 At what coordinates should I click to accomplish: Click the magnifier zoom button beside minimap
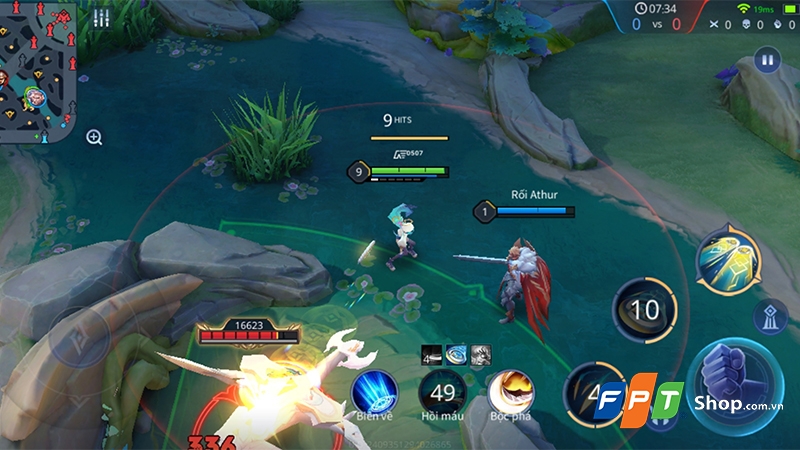pyautogui.click(x=94, y=137)
